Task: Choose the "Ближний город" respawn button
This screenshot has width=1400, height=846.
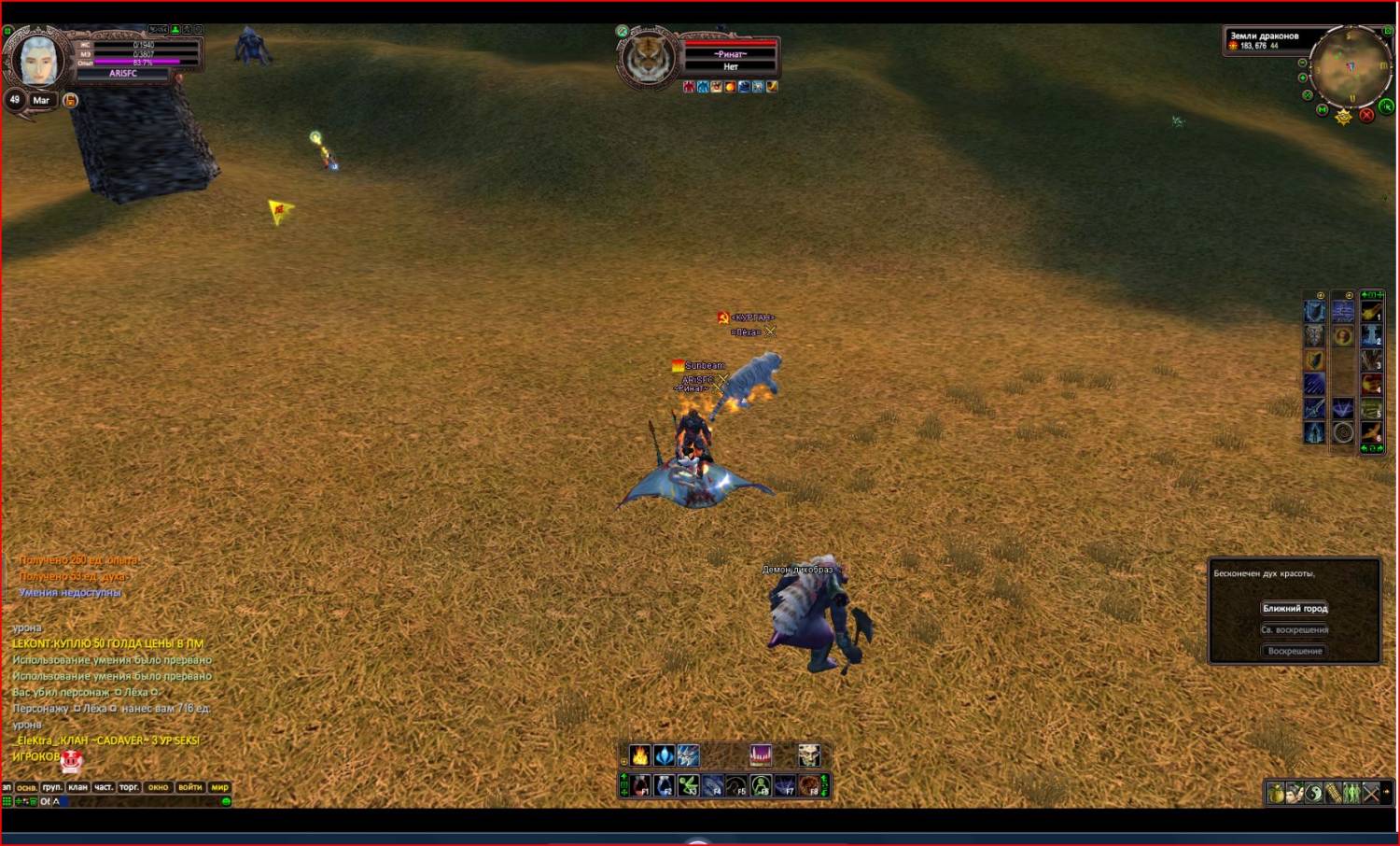Action: pos(1295,608)
